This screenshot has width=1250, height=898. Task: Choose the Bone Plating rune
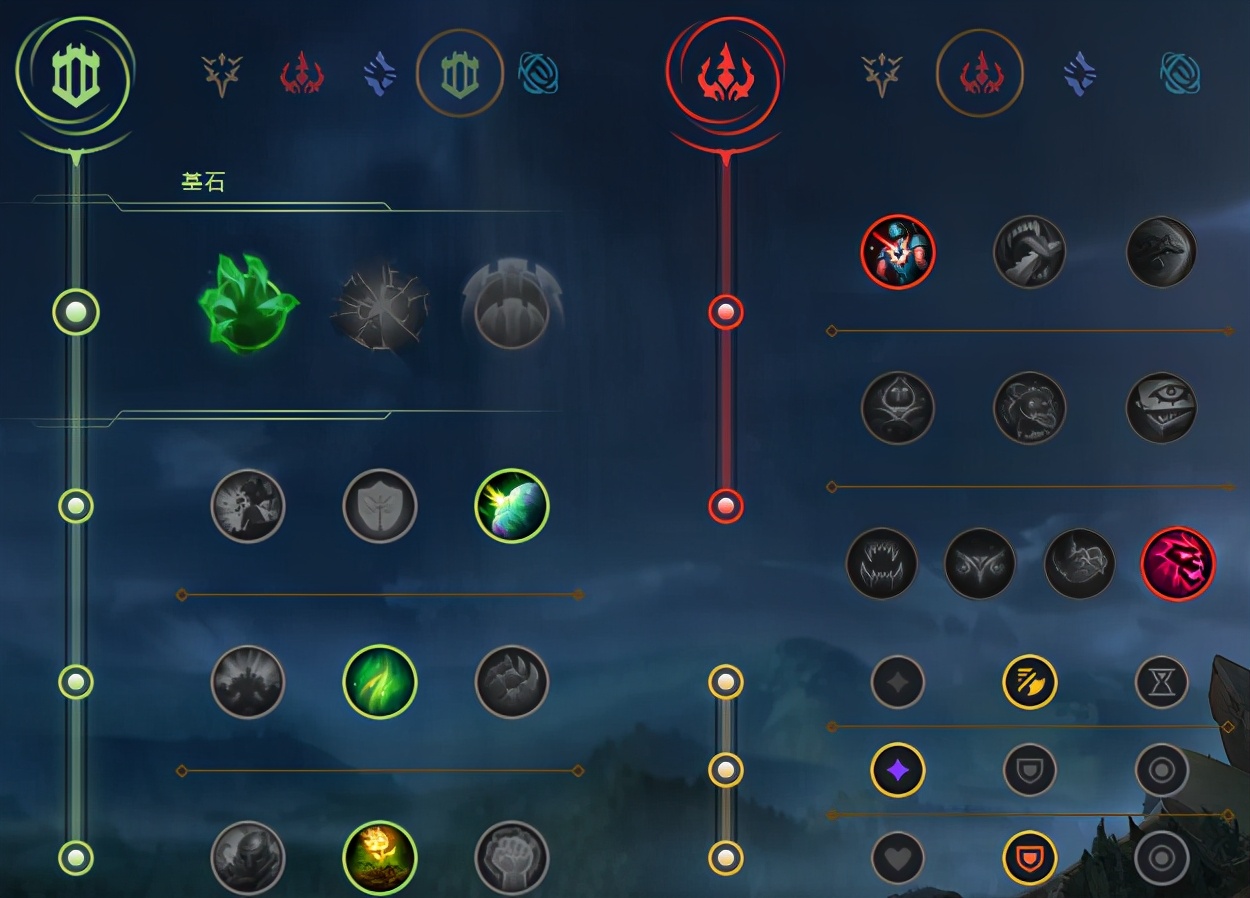[511, 682]
